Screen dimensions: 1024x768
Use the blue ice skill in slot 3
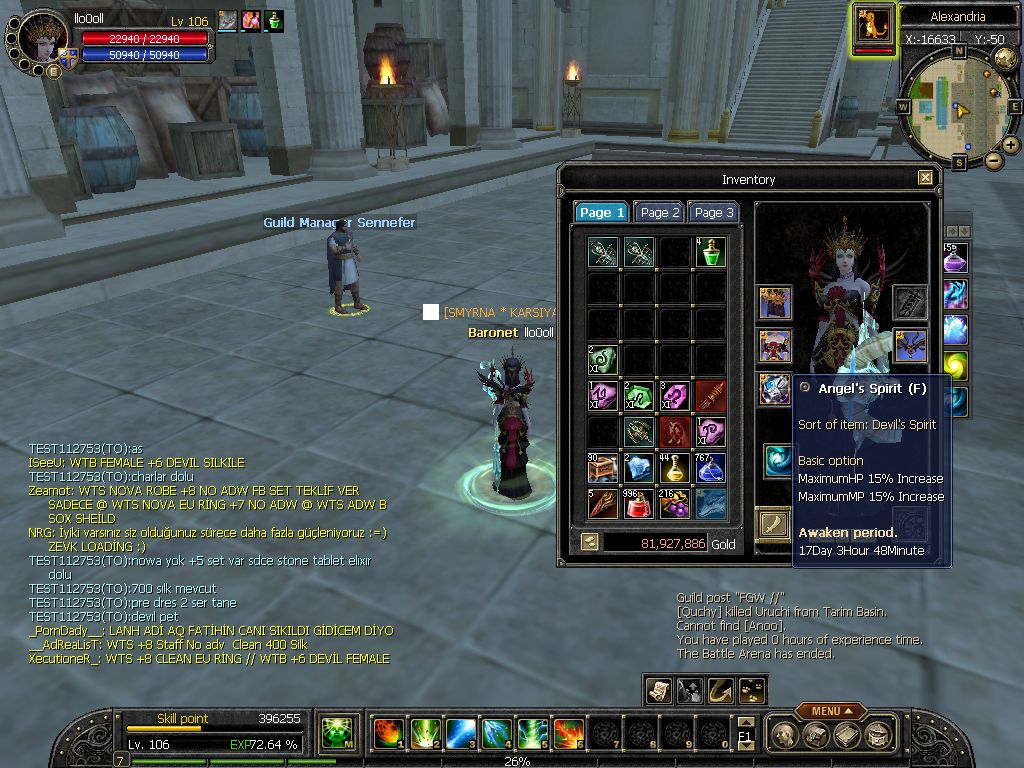459,734
